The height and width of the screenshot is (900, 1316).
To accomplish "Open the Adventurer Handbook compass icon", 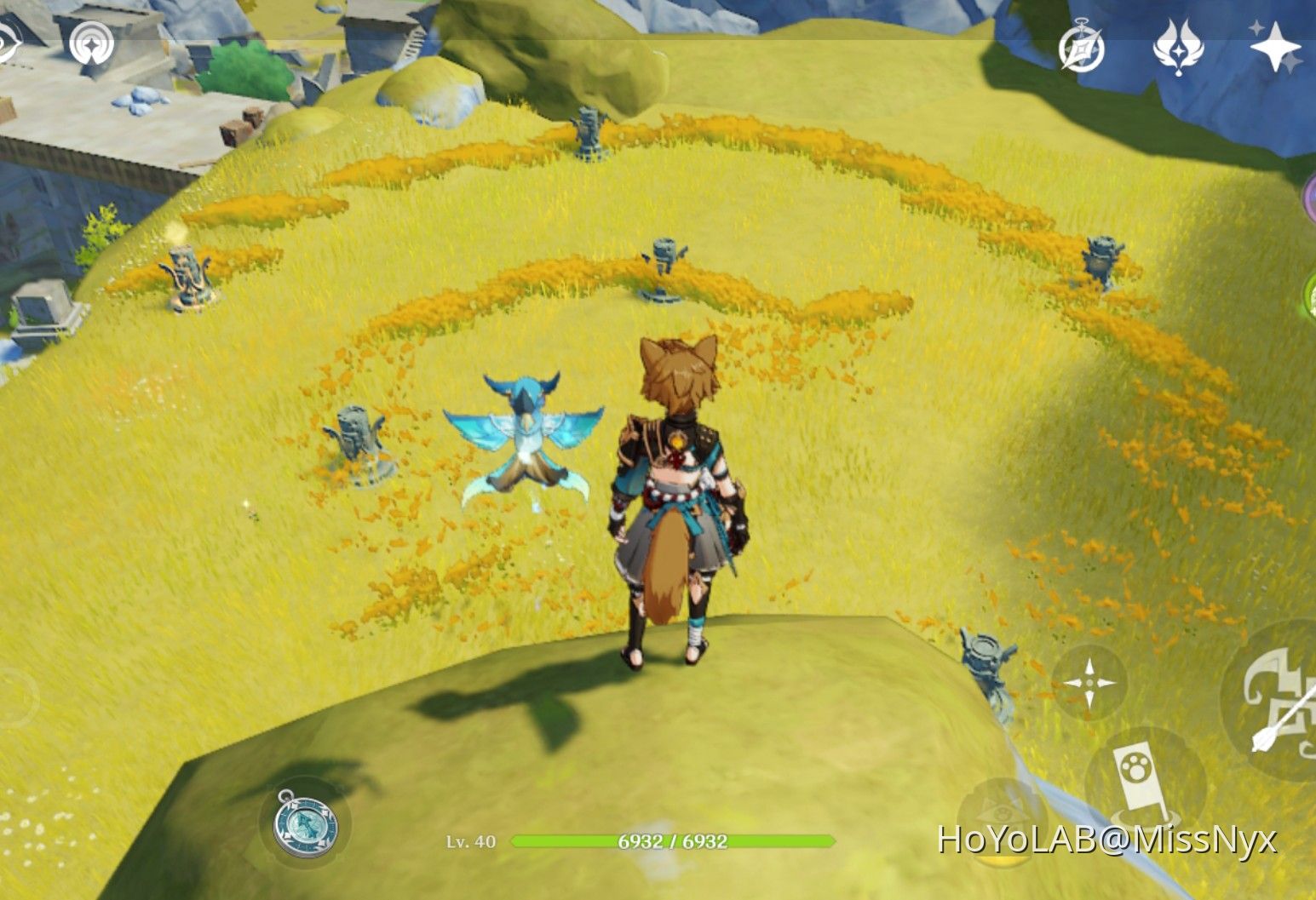I will click(1082, 49).
